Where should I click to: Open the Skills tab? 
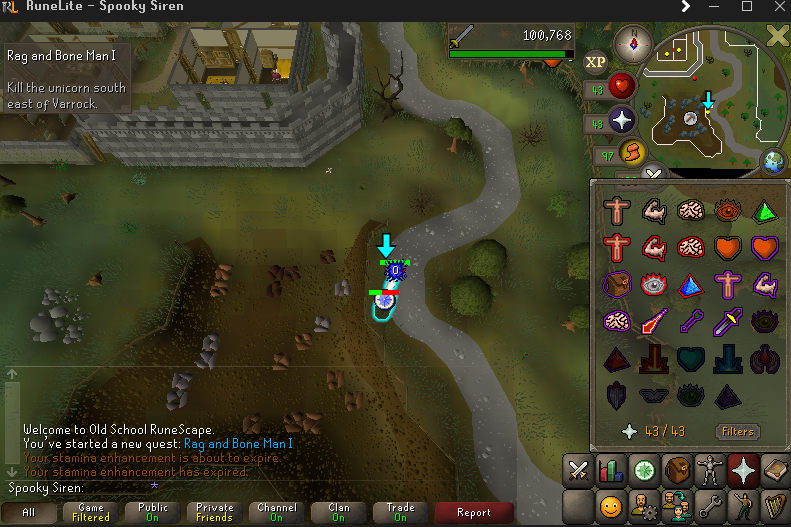click(x=610, y=468)
